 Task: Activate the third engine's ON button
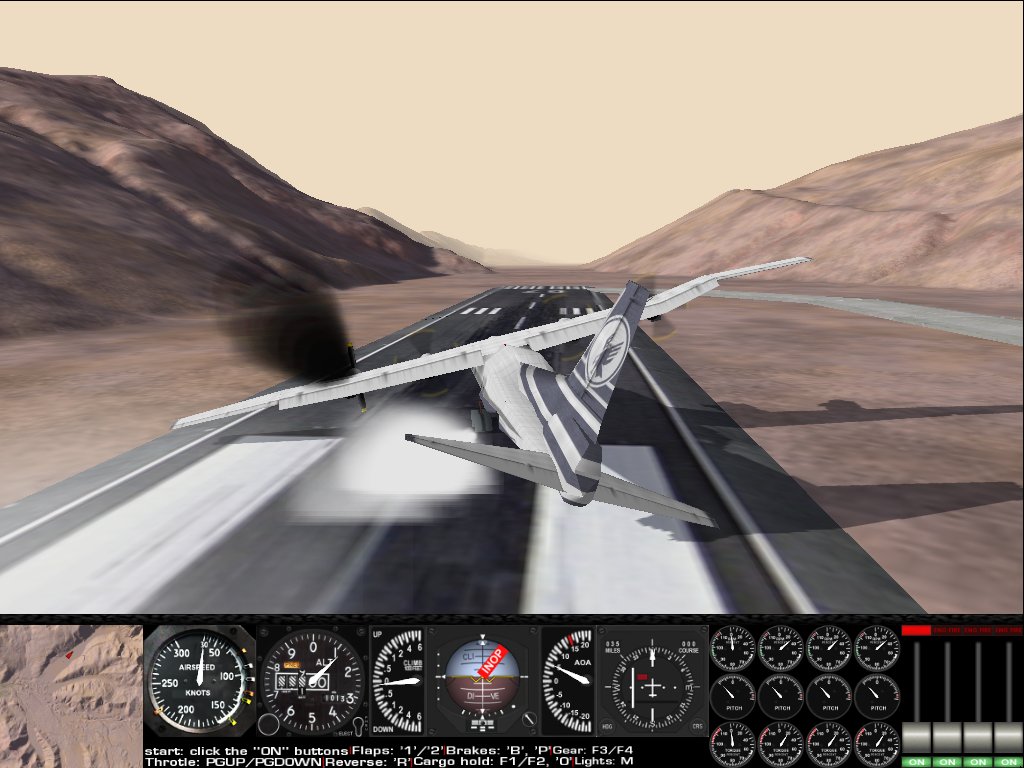[x=978, y=761]
